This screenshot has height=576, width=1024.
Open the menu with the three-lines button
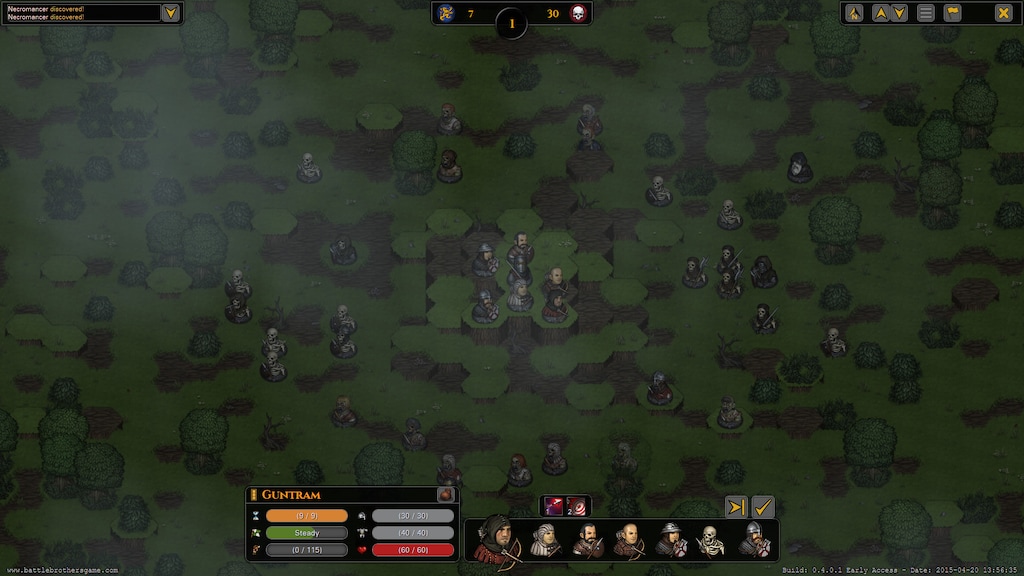(926, 13)
